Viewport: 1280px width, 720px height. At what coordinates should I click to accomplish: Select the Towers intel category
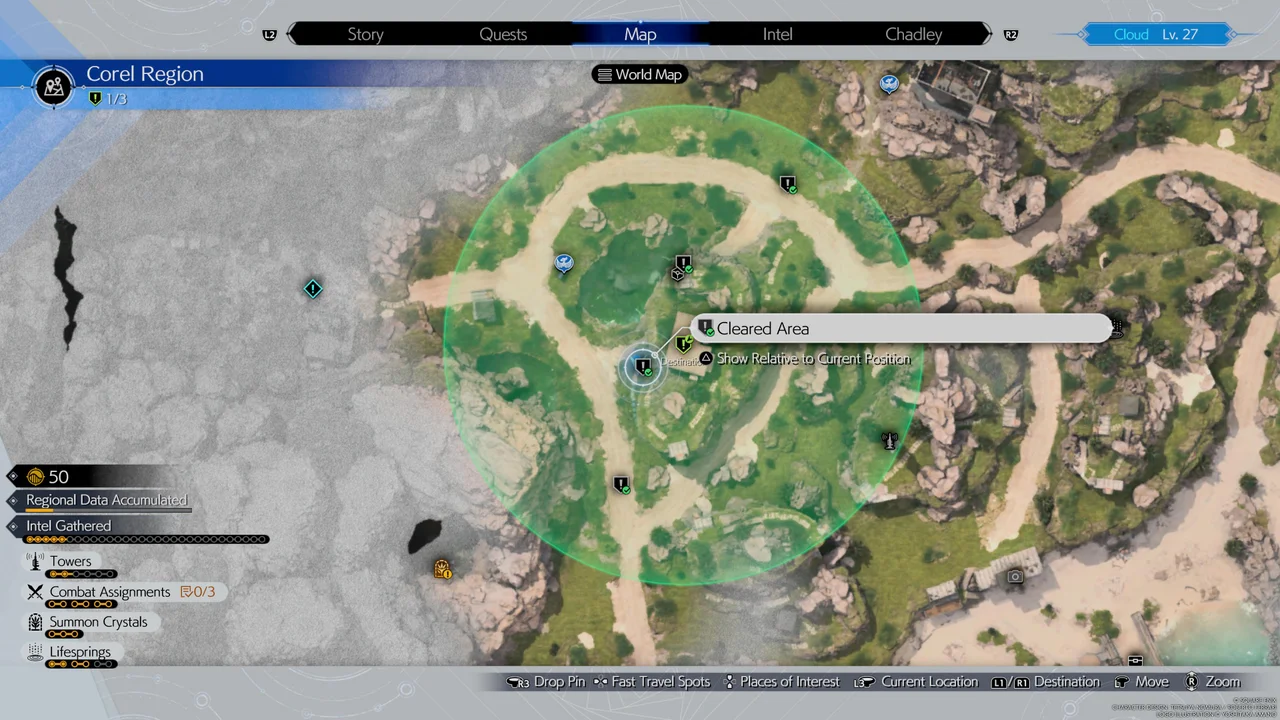point(70,562)
